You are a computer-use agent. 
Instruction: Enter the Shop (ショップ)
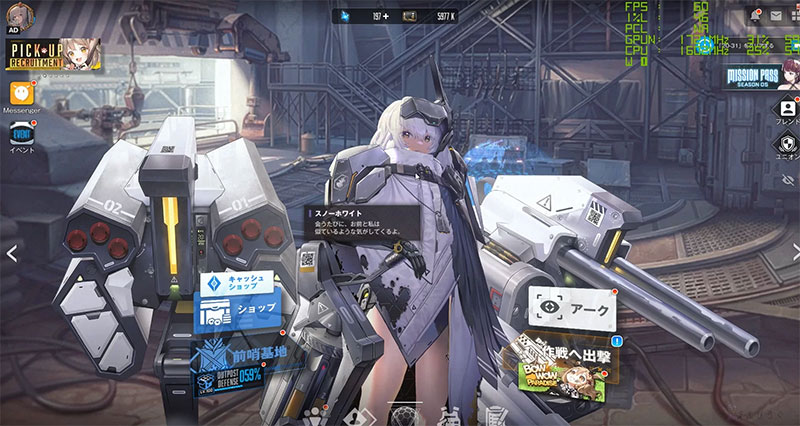coord(240,312)
